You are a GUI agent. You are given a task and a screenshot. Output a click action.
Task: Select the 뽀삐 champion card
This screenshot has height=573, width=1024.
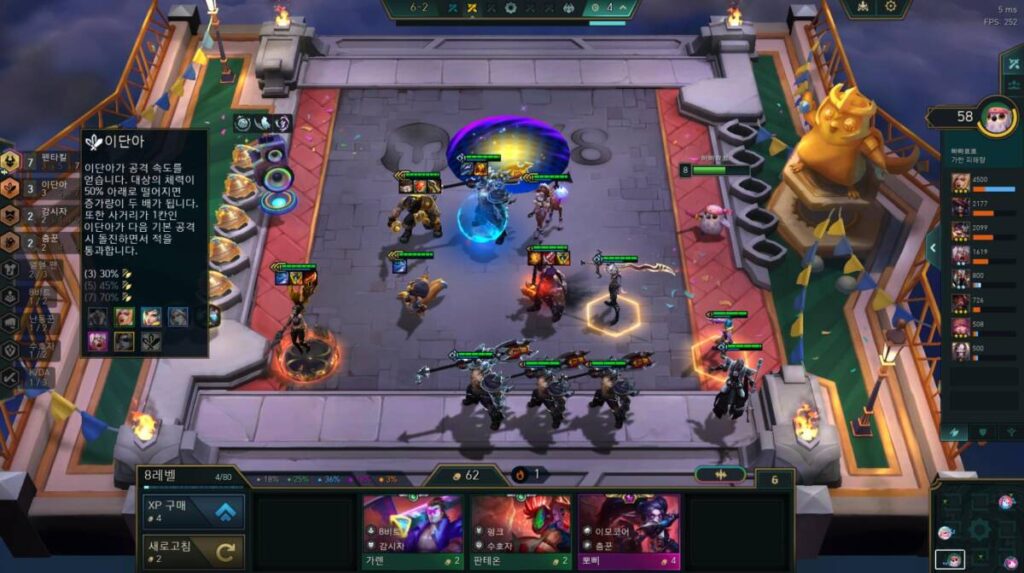point(628,530)
